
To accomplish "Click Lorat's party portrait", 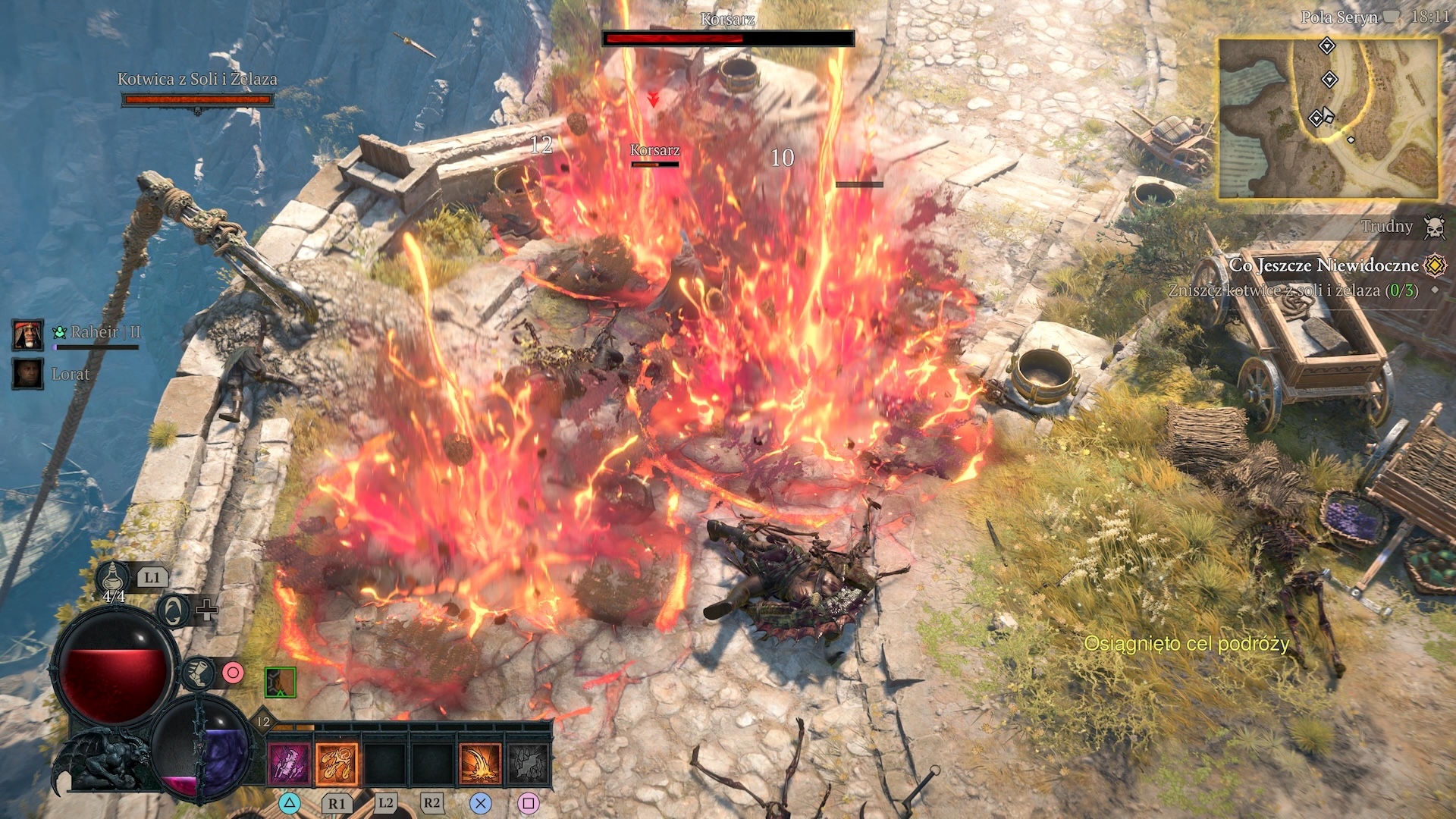I will pos(28,374).
